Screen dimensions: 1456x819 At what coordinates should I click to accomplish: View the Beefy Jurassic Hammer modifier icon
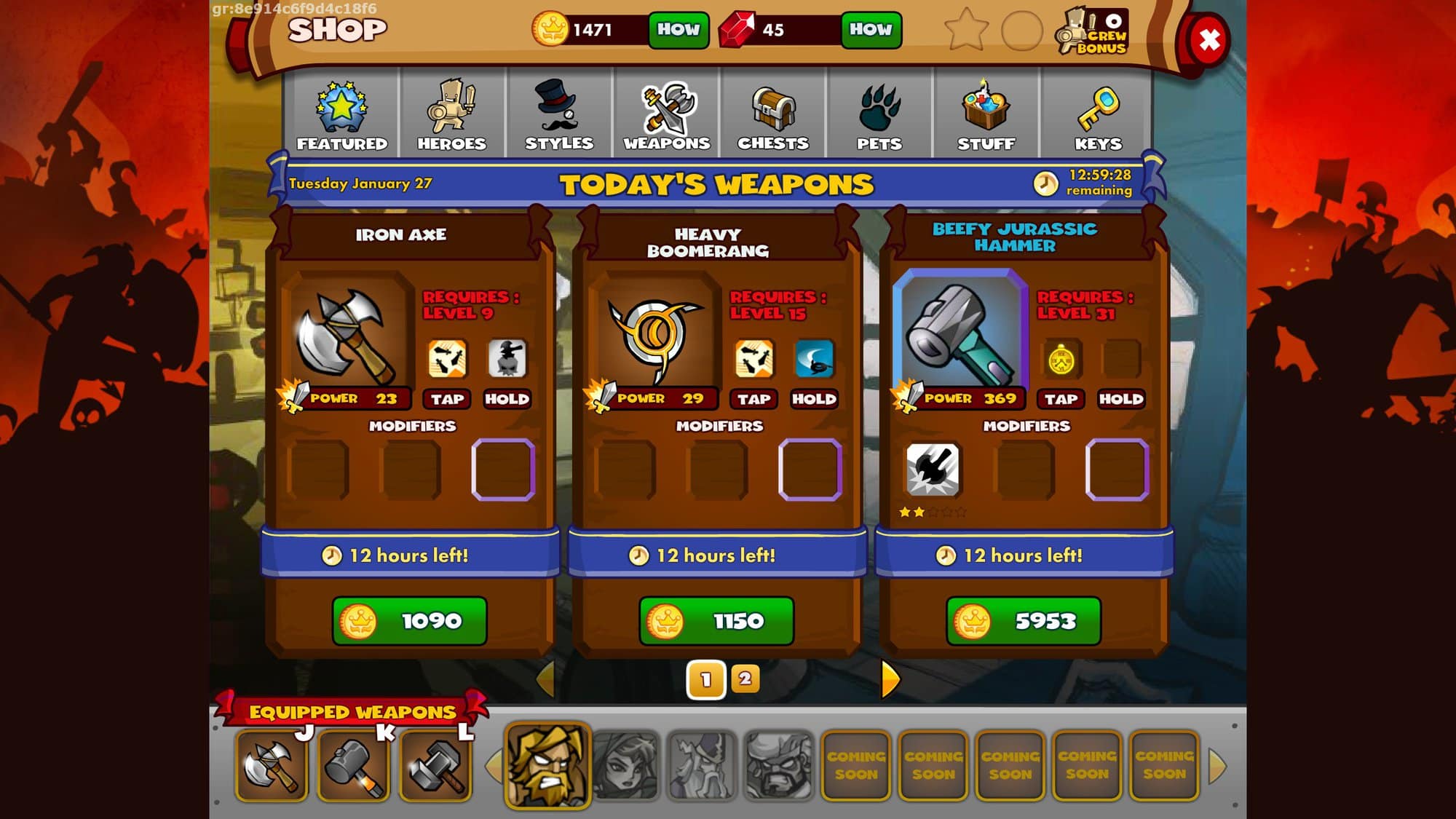pos(932,470)
